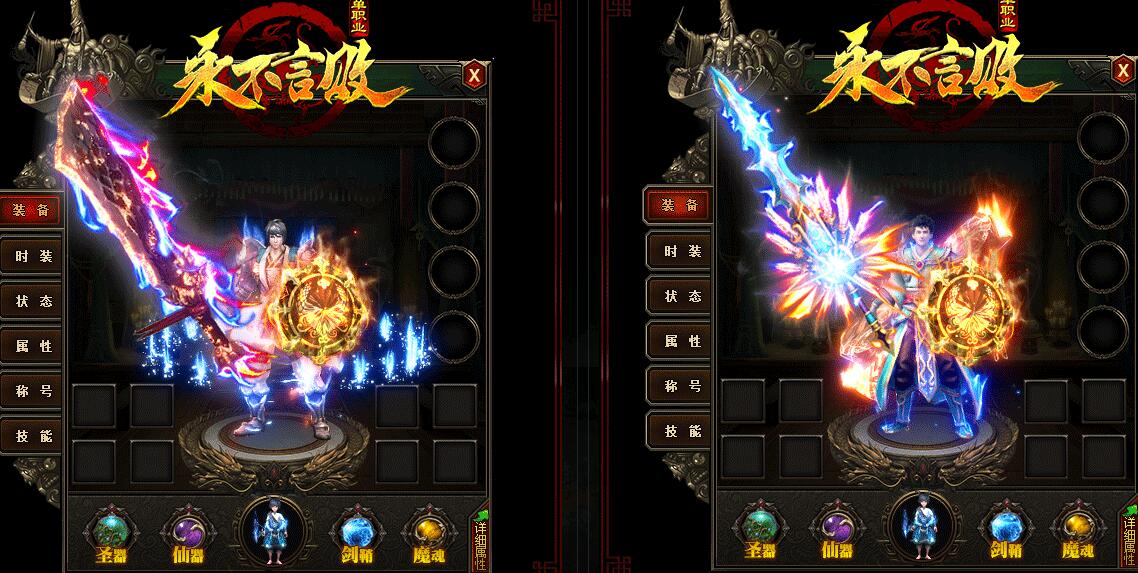Show 称号 tab beside the red greatsword character
Image resolution: width=1138 pixels, height=573 pixels.
coord(33,391)
